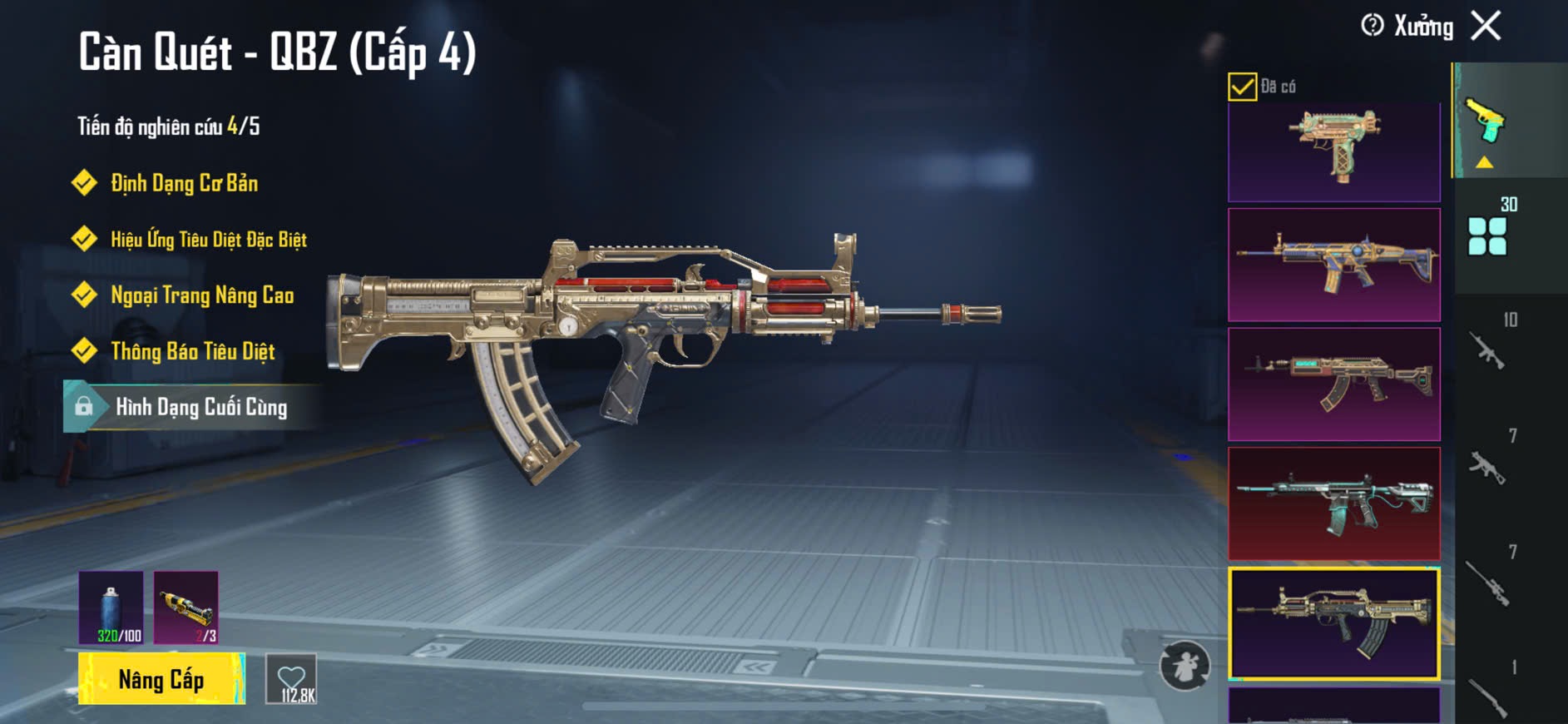This screenshot has width=1568, height=724.
Task: Select locked Hình Dạng Cuối Cùng level
Action: pos(200,407)
